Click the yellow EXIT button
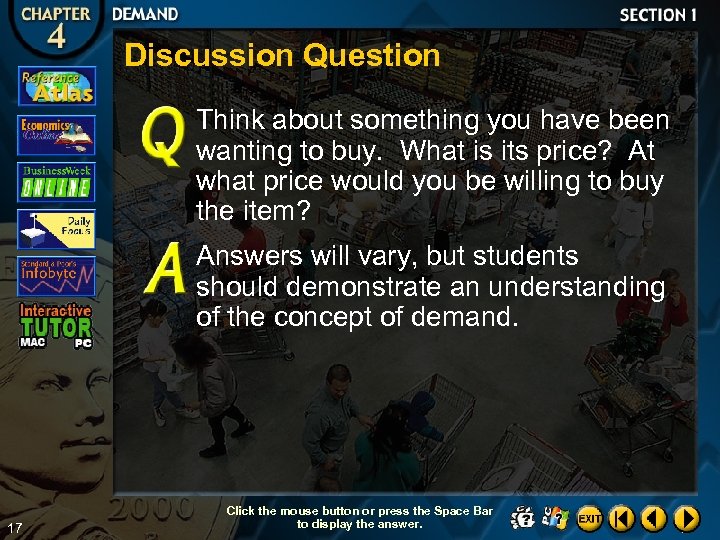Image resolution: width=720 pixels, height=540 pixels. pos(590,518)
